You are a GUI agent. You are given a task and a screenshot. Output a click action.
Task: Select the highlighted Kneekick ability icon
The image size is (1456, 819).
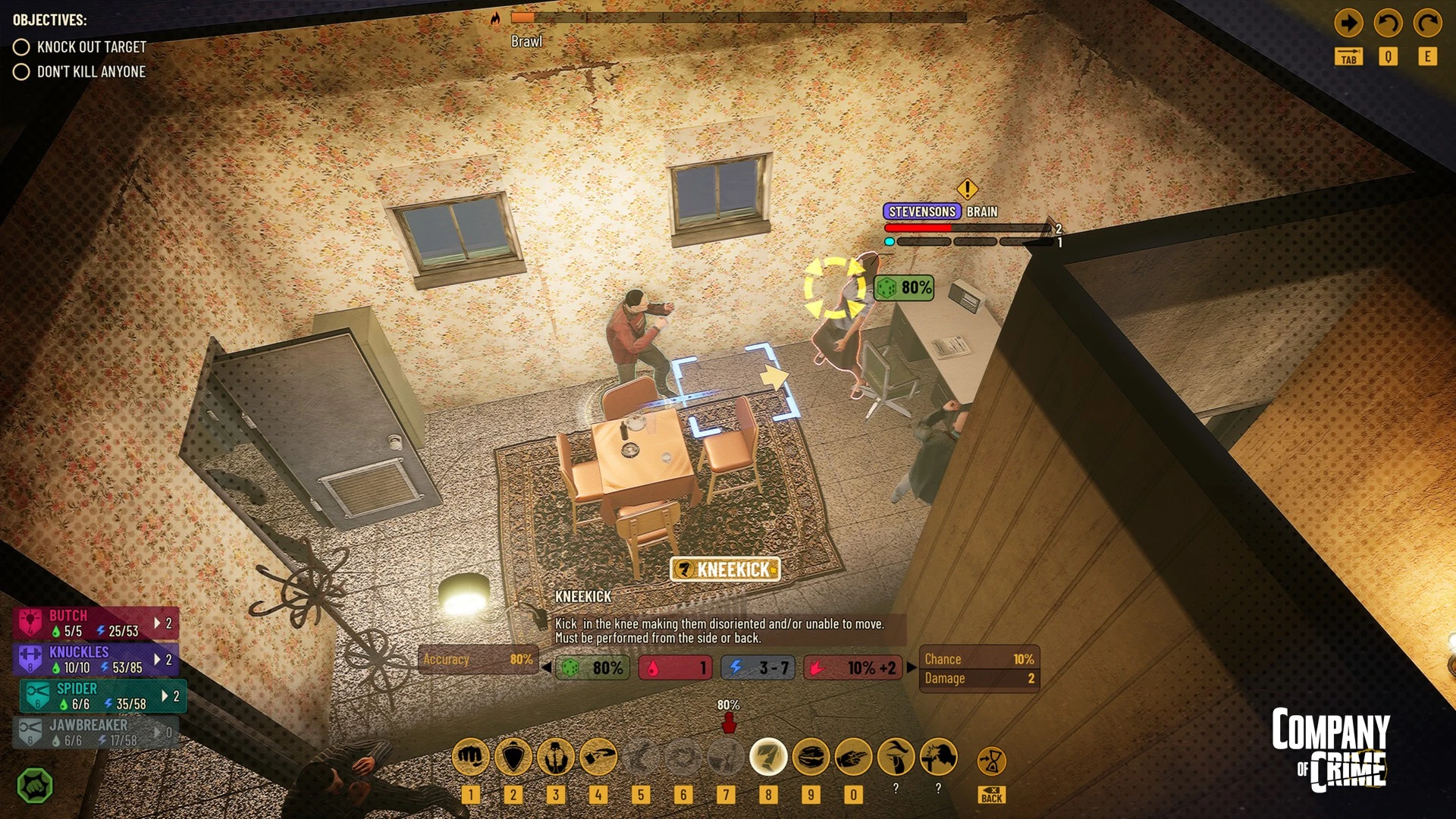point(768,757)
